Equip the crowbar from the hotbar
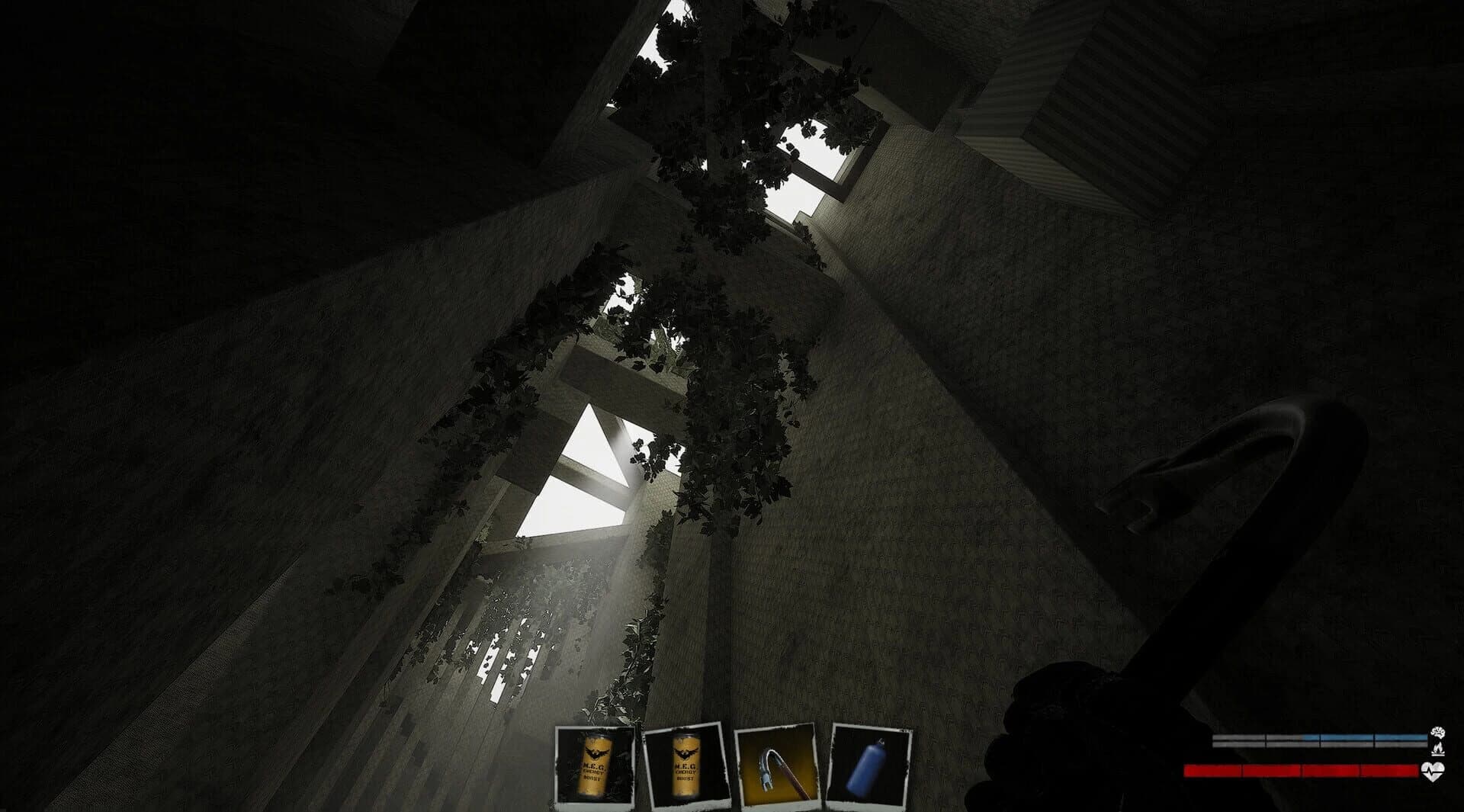 click(778, 768)
